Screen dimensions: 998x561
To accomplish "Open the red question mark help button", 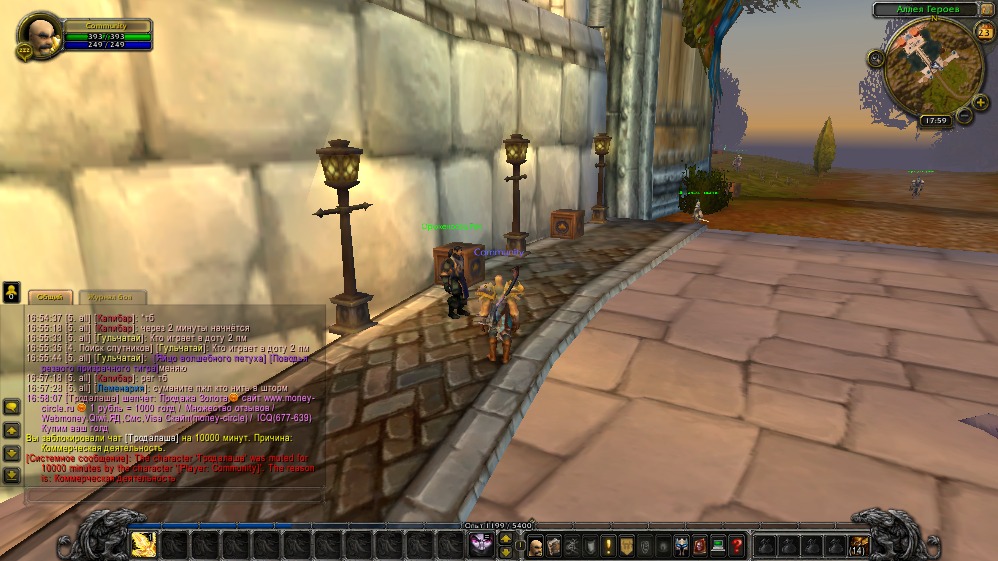I will pyautogui.click(x=736, y=546).
